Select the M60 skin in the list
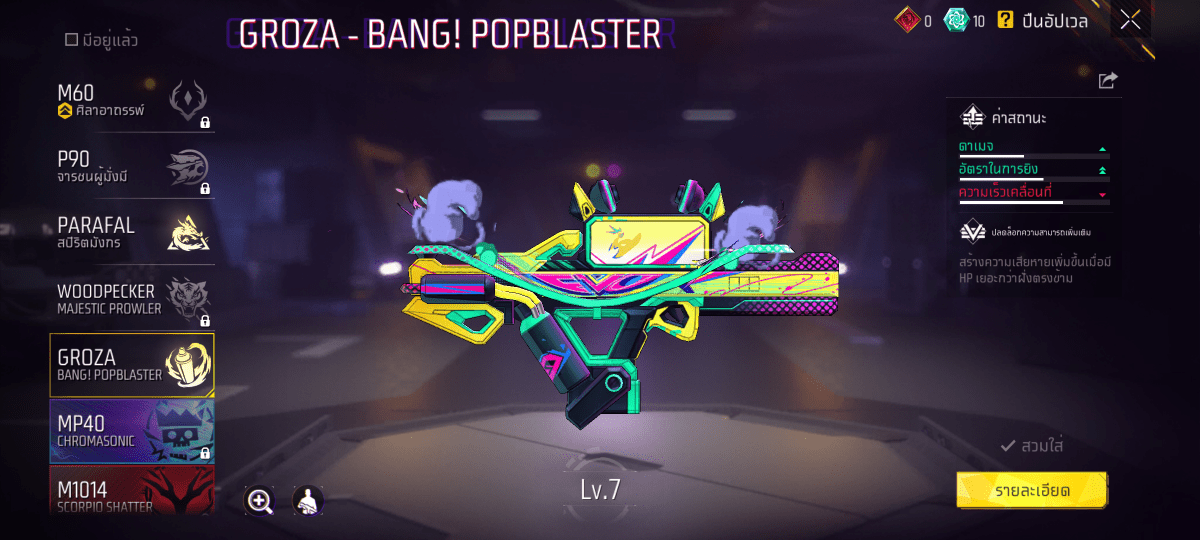Screen dimensions: 1200x540 pos(132,102)
